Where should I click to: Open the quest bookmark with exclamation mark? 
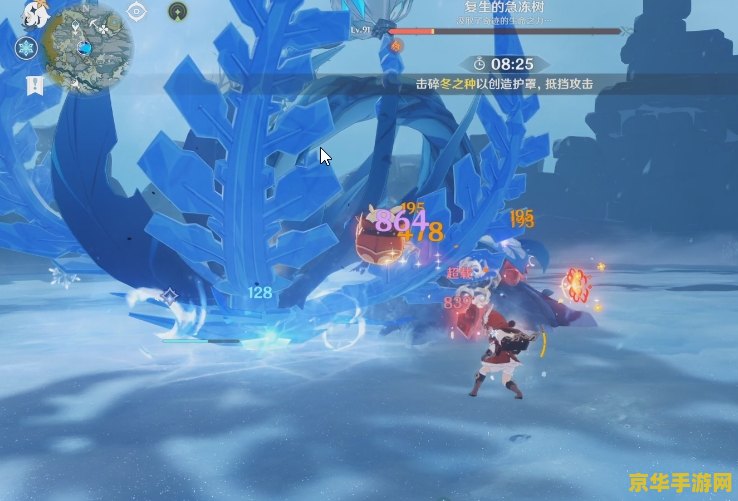33,86
